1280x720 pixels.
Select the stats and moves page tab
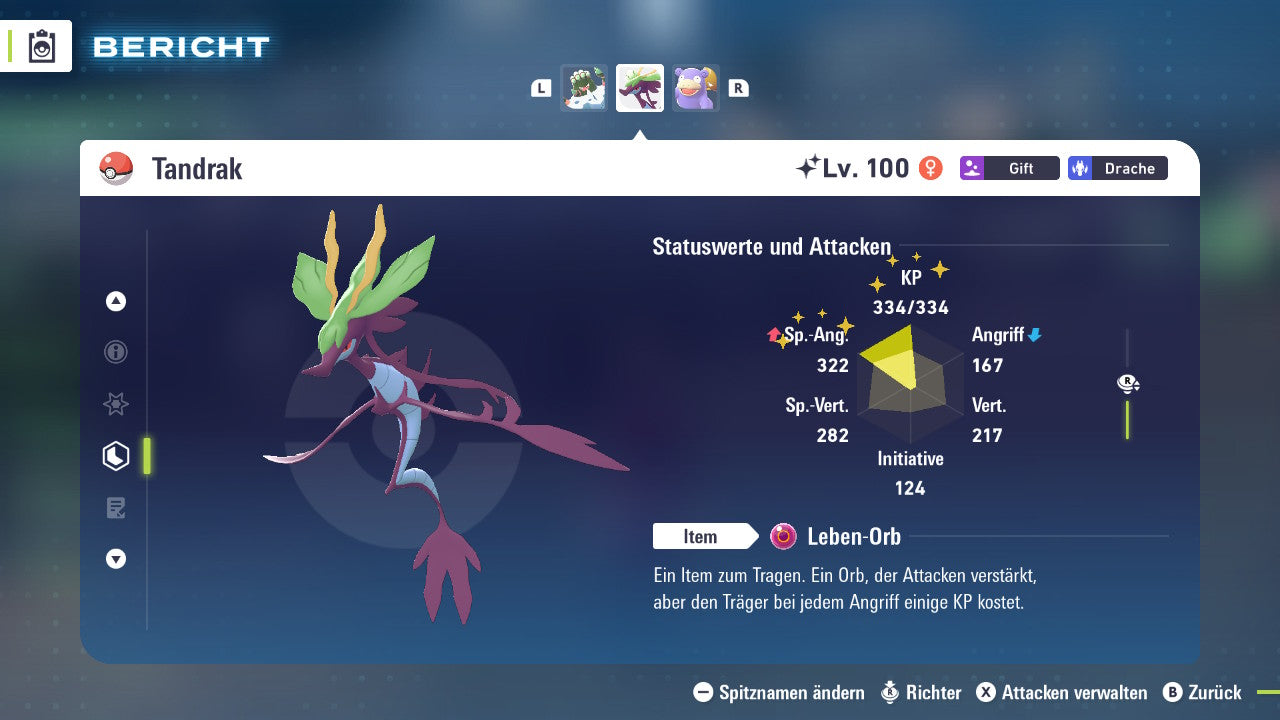click(116, 456)
